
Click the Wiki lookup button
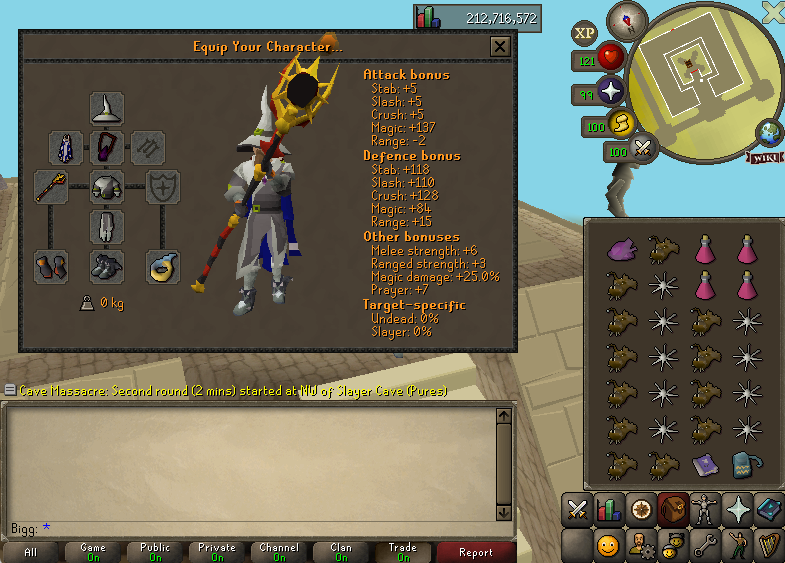(x=764, y=157)
